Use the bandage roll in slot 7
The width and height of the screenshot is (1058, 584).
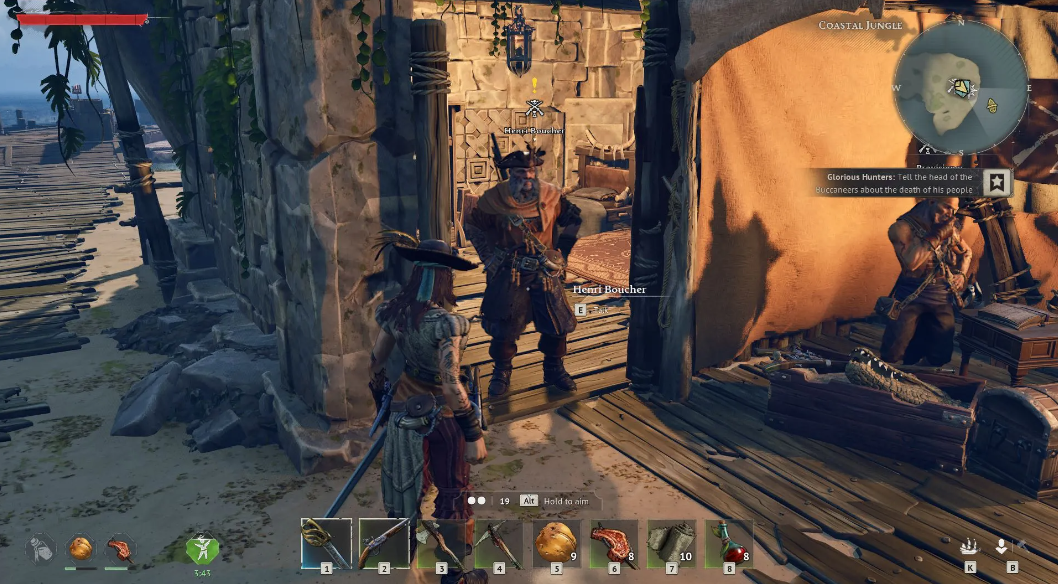click(x=672, y=543)
